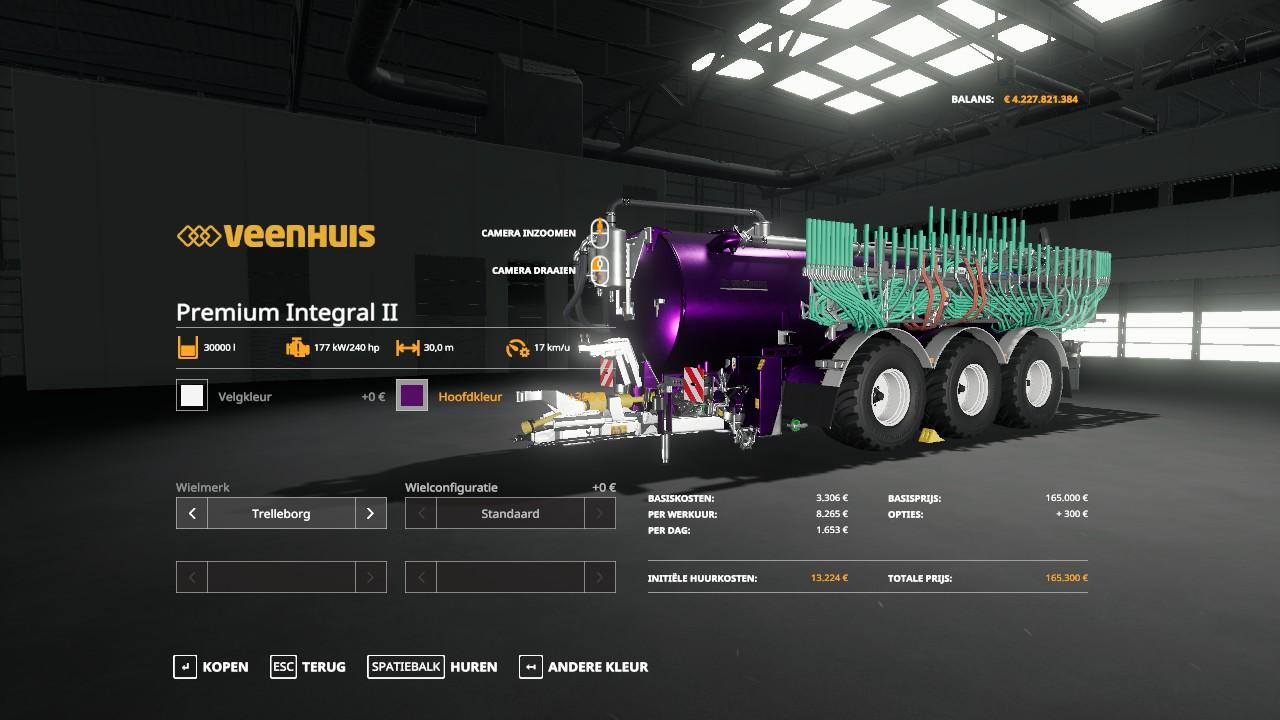This screenshot has height=720, width=1280.
Task: Switch Wielmerk to the next brand
Action: tap(370, 514)
